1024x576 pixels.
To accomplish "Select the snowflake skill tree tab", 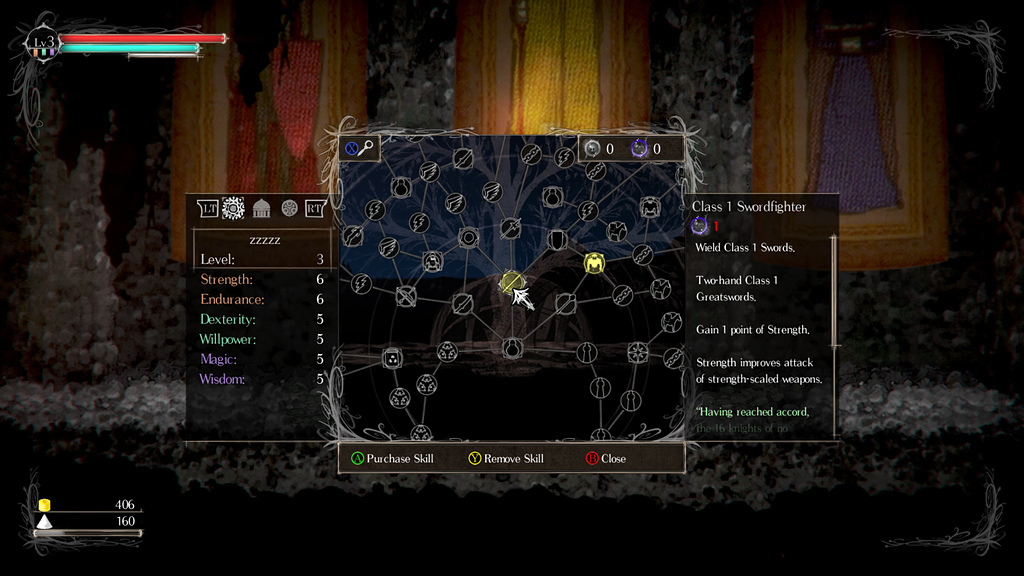I will click(x=233, y=208).
